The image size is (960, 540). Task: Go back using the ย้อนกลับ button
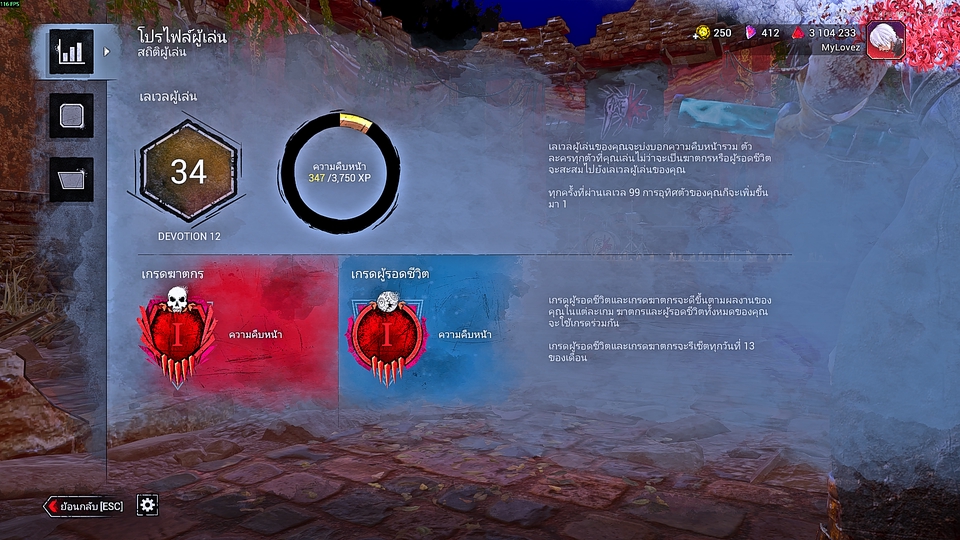85,506
